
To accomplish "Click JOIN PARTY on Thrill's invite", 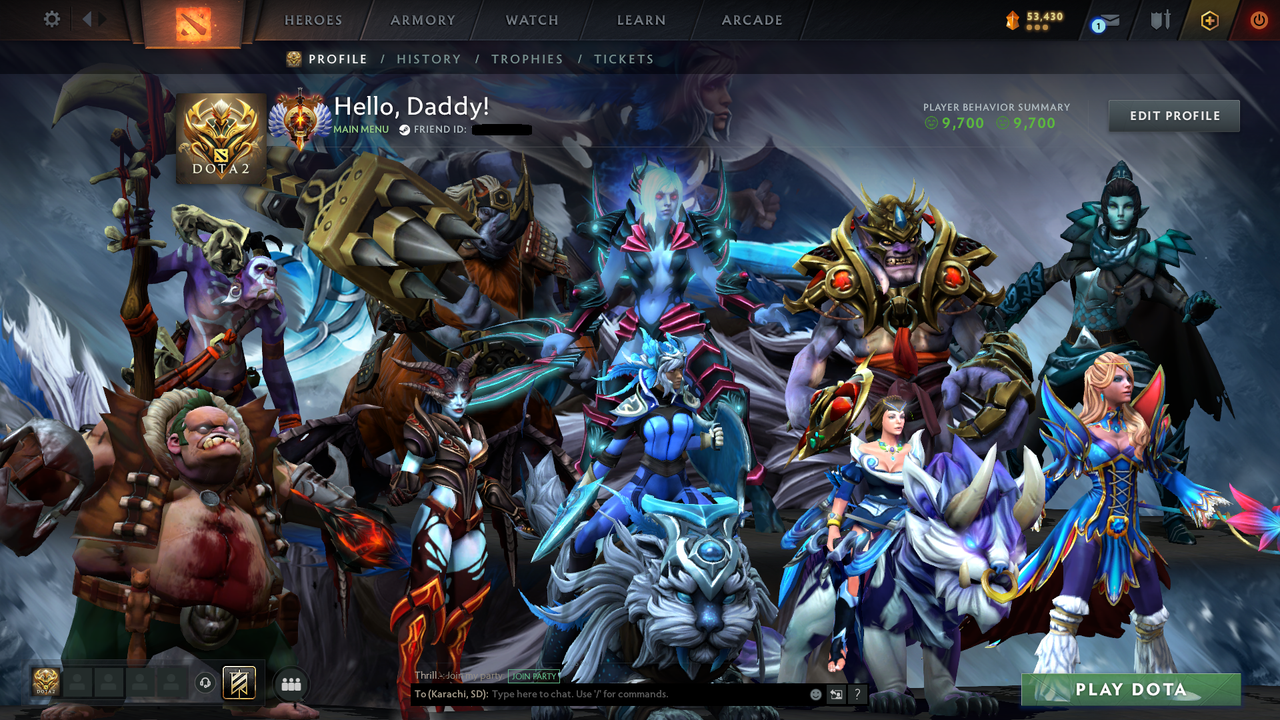I will (x=532, y=676).
